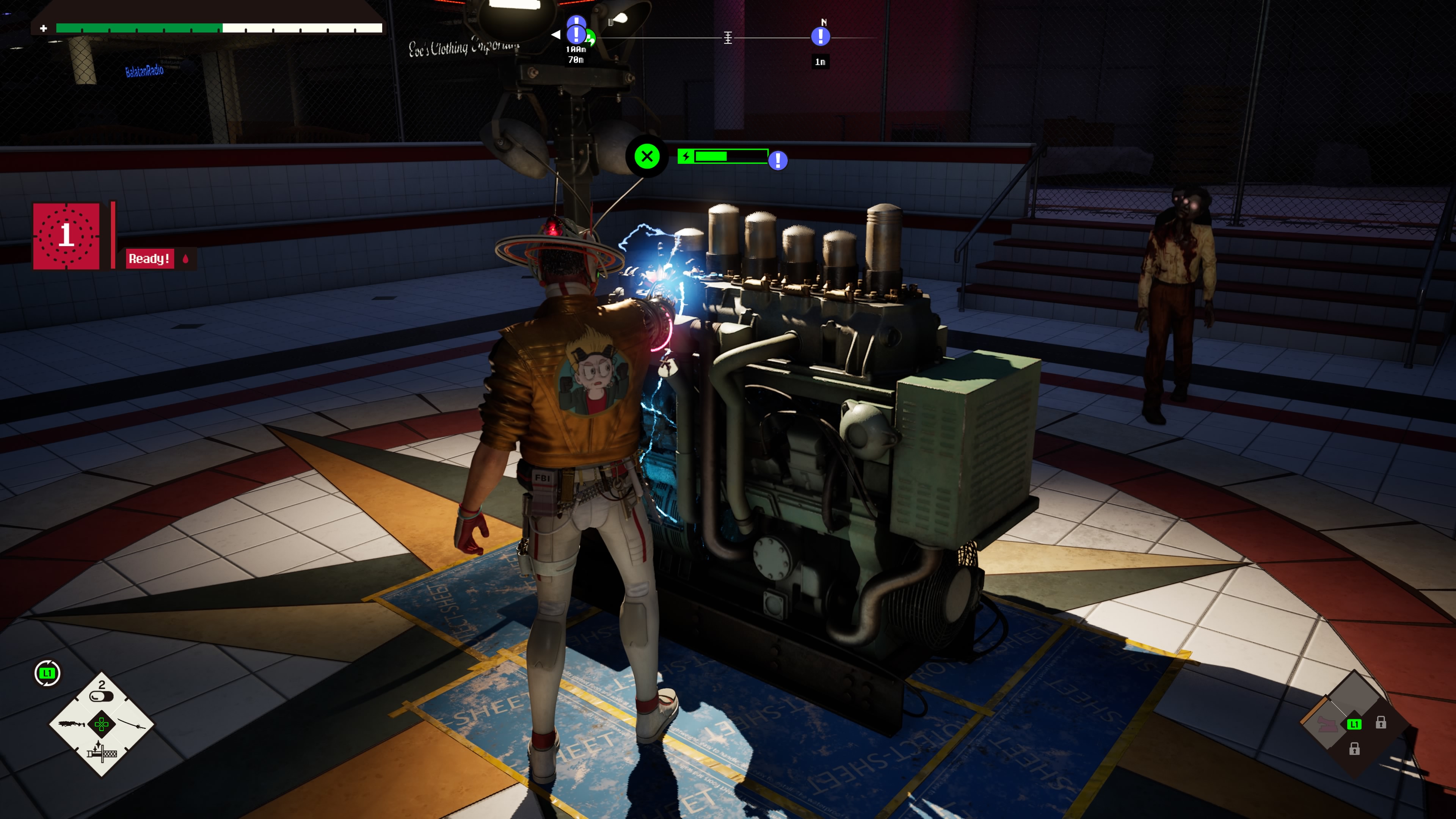The width and height of the screenshot is (1456, 819).
Task: Select the sparkling sword hilt wheel slot
Action: [102, 752]
